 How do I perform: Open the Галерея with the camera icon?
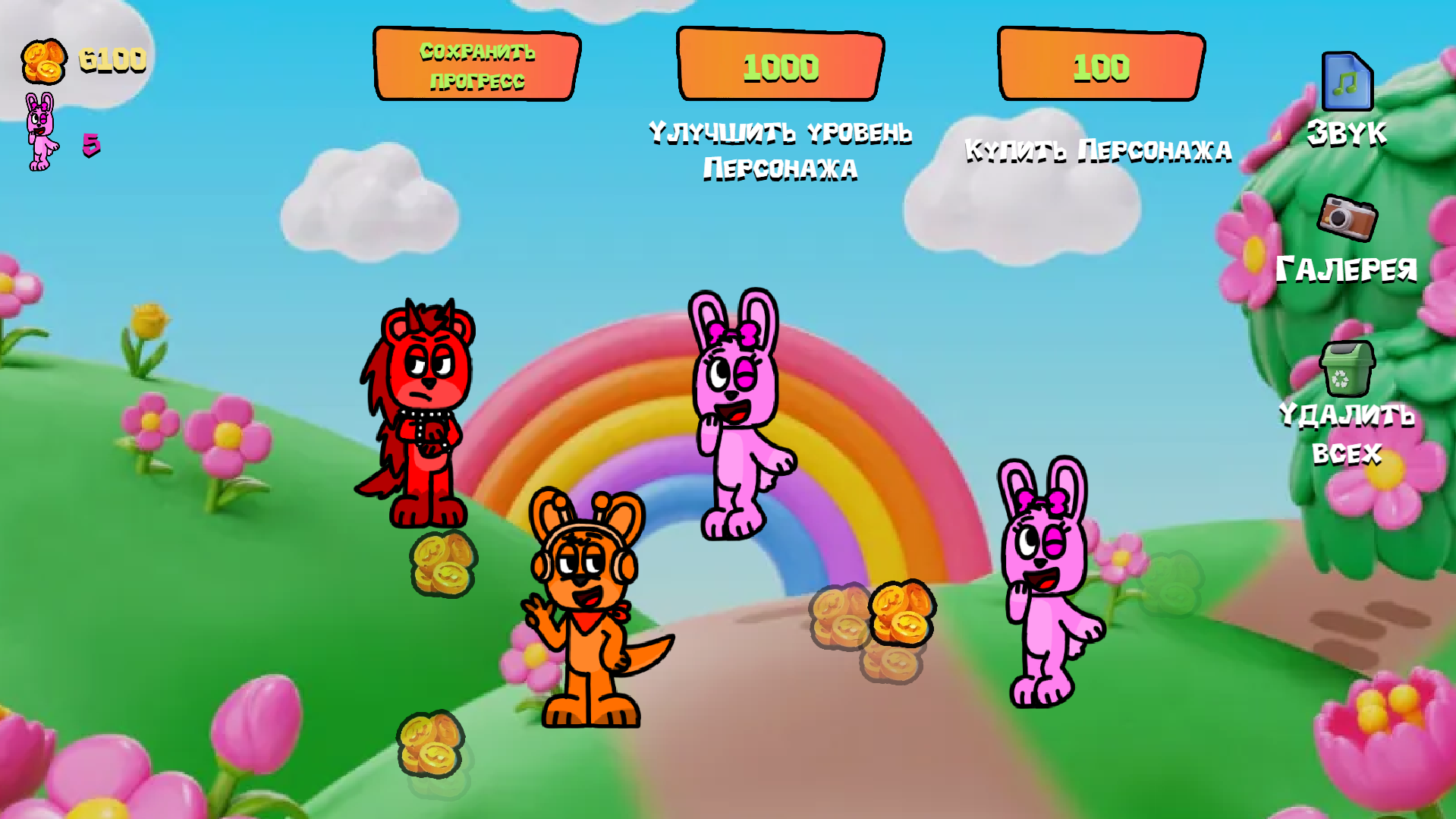[x=1348, y=219]
